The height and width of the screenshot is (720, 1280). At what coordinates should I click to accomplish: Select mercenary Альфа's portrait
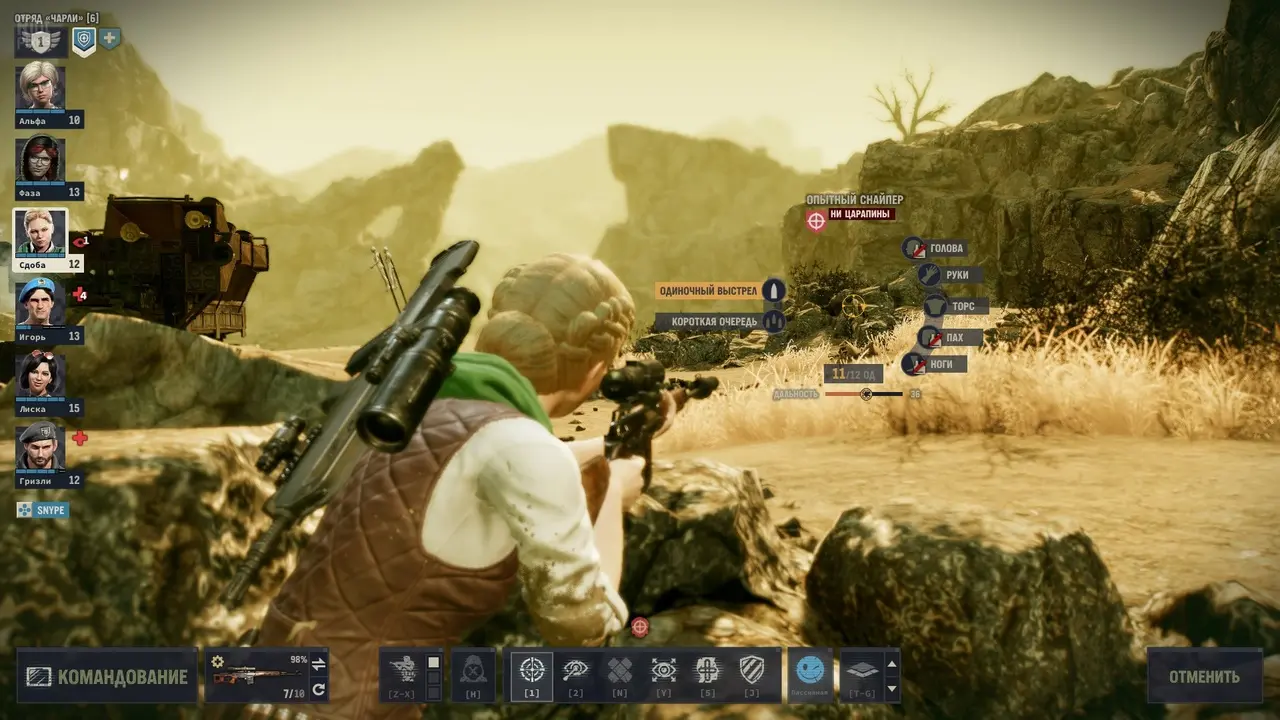click(41, 87)
